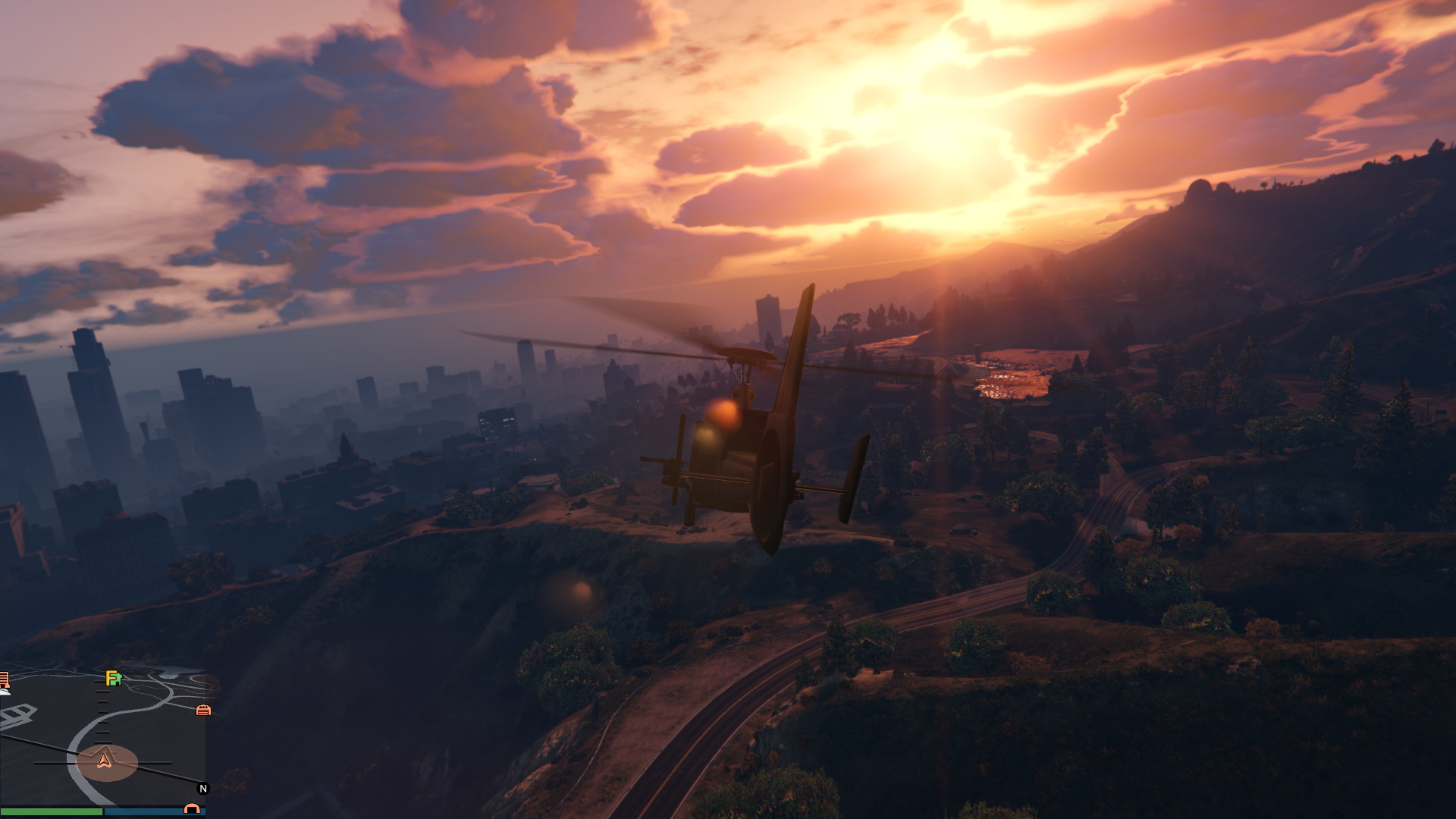Click the player arrow on the minimap

point(105,761)
